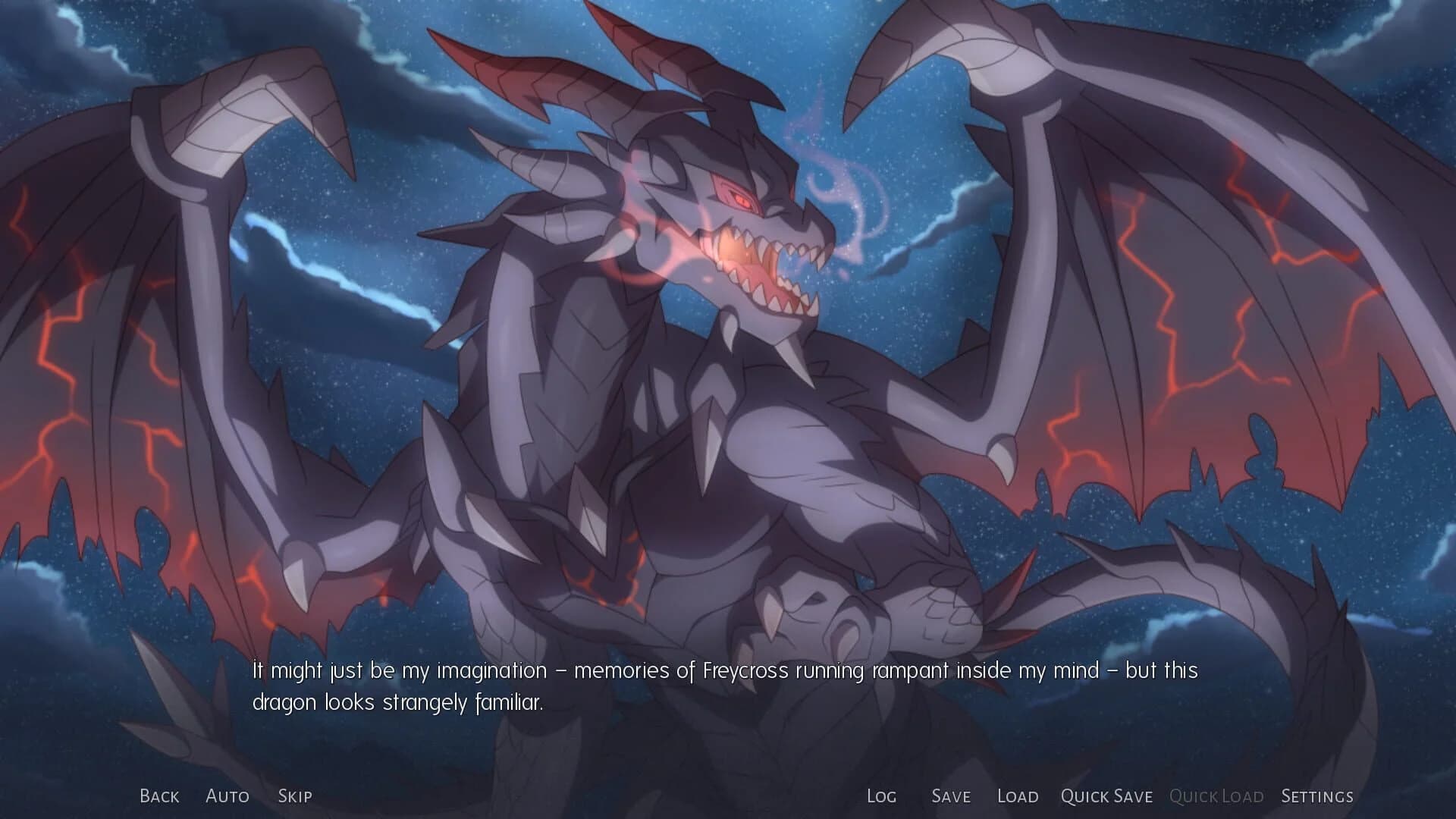Choose Save from the bottom menu bar

coord(950,796)
